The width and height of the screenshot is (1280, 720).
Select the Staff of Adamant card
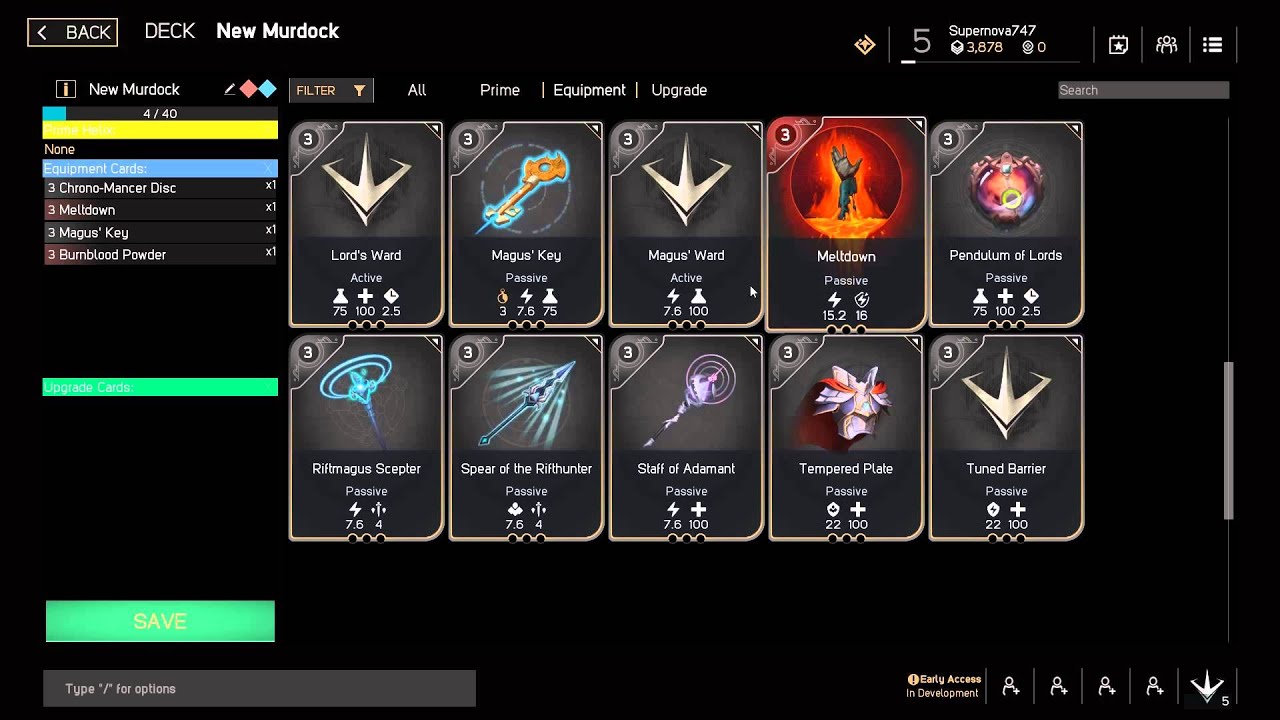pyautogui.click(x=686, y=438)
